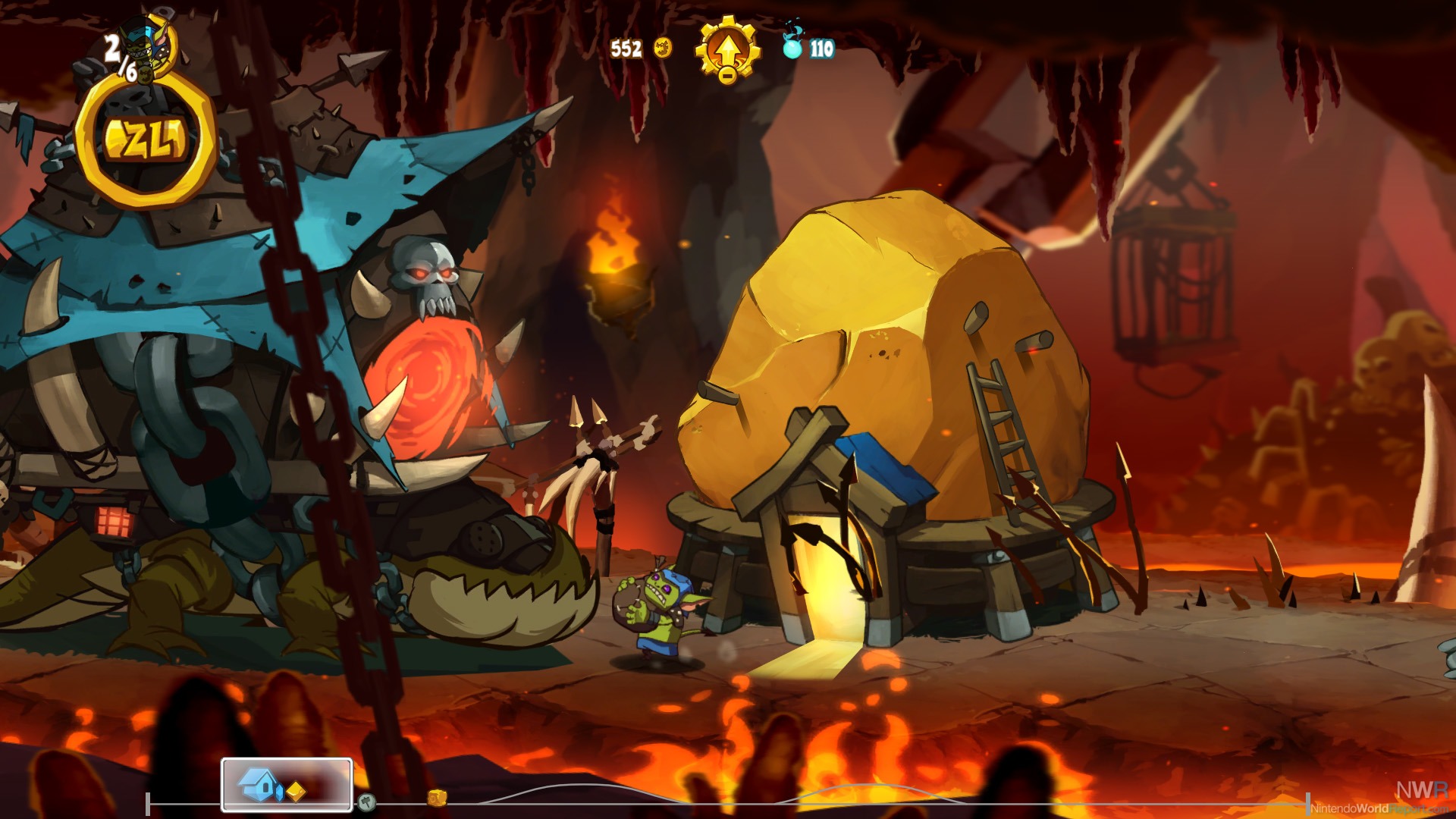Select the yellow gem marker on minimap
The image size is (1456, 819).
pyautogui.click(x=296, y=791)
